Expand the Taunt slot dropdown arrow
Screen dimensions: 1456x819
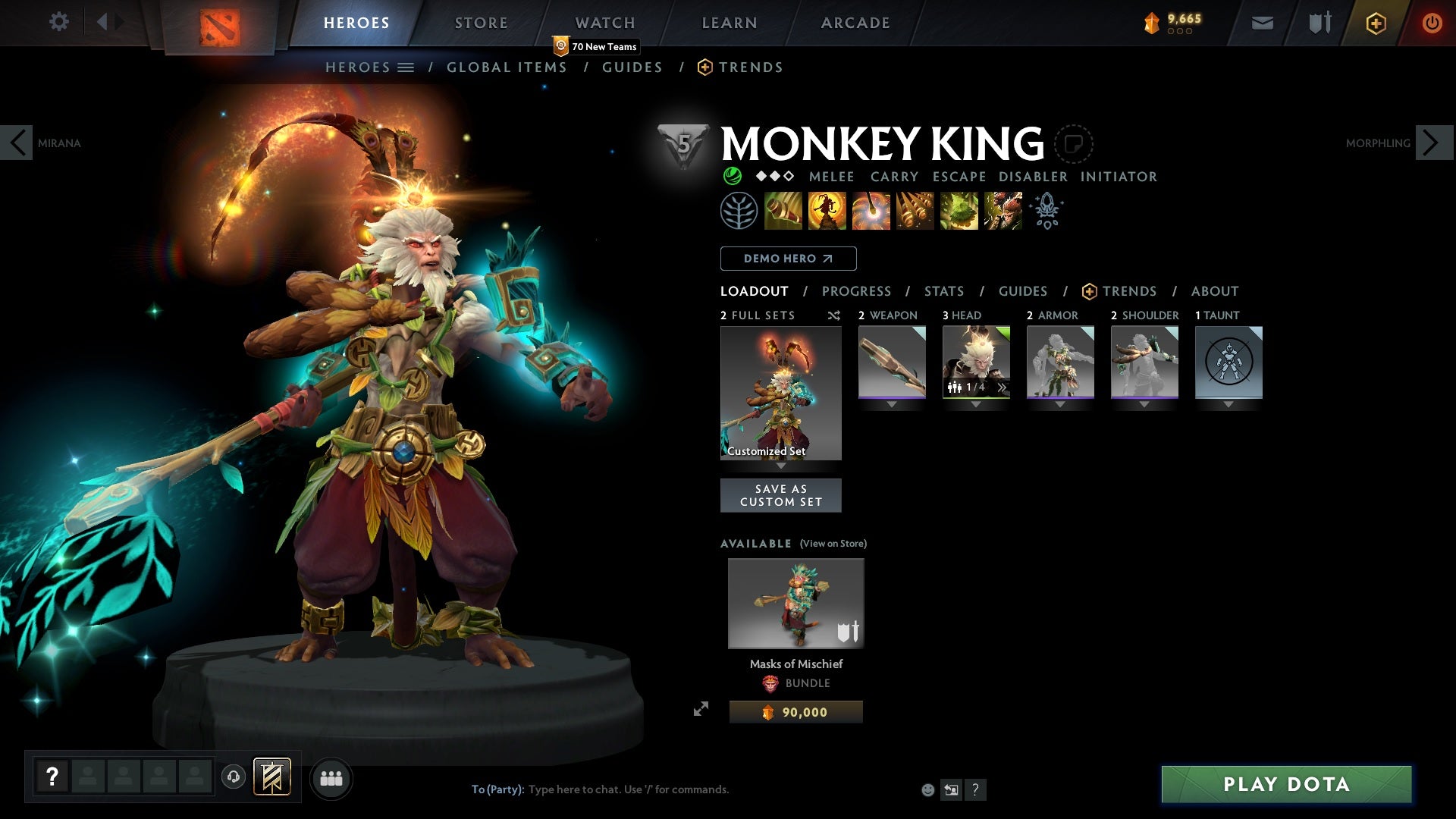[x=1228, y=404]
